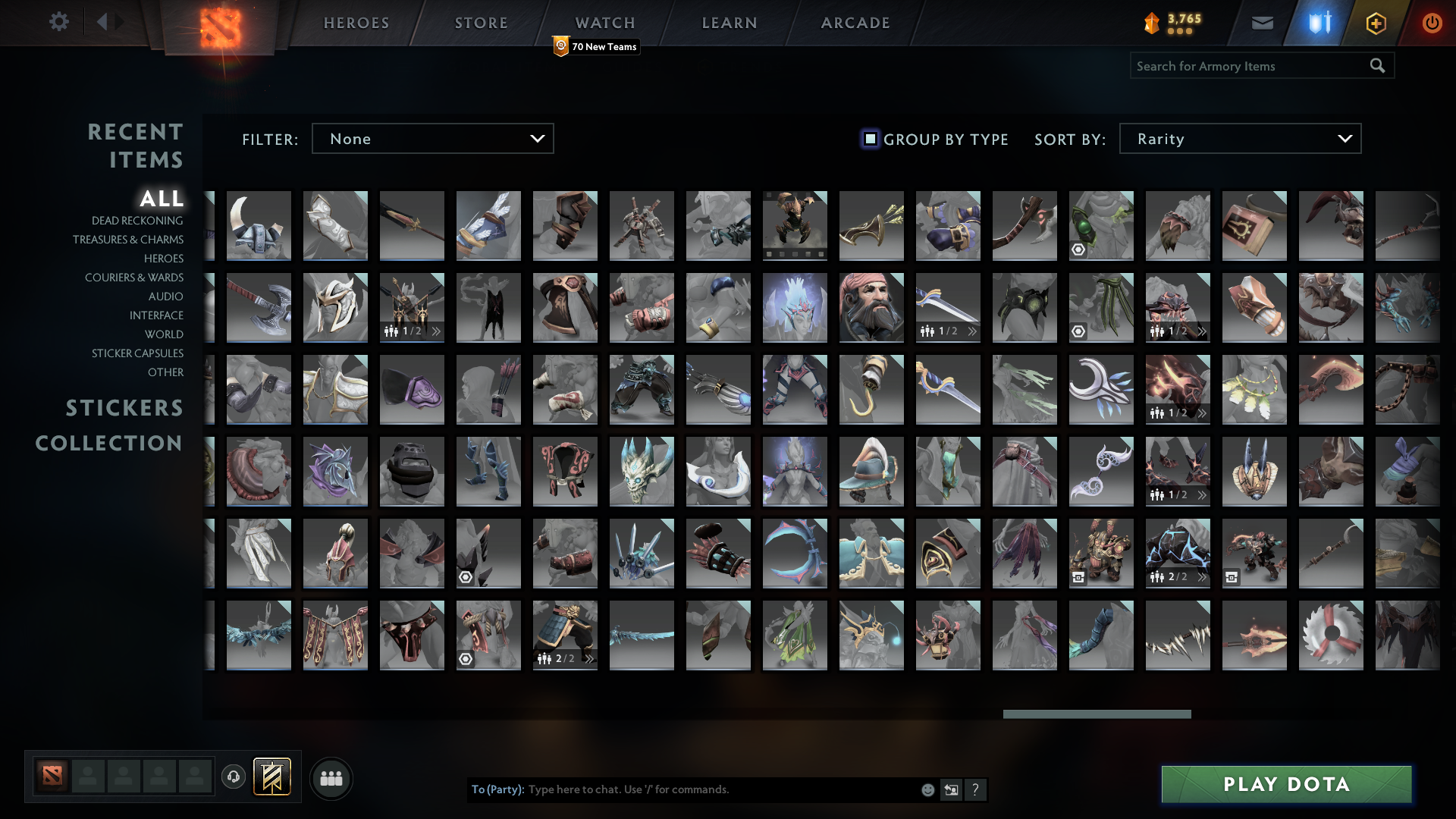1456x819 pixels.
Task: Switch to the WATCH tab
Action: pyautogui.click(x=605, y=22)
